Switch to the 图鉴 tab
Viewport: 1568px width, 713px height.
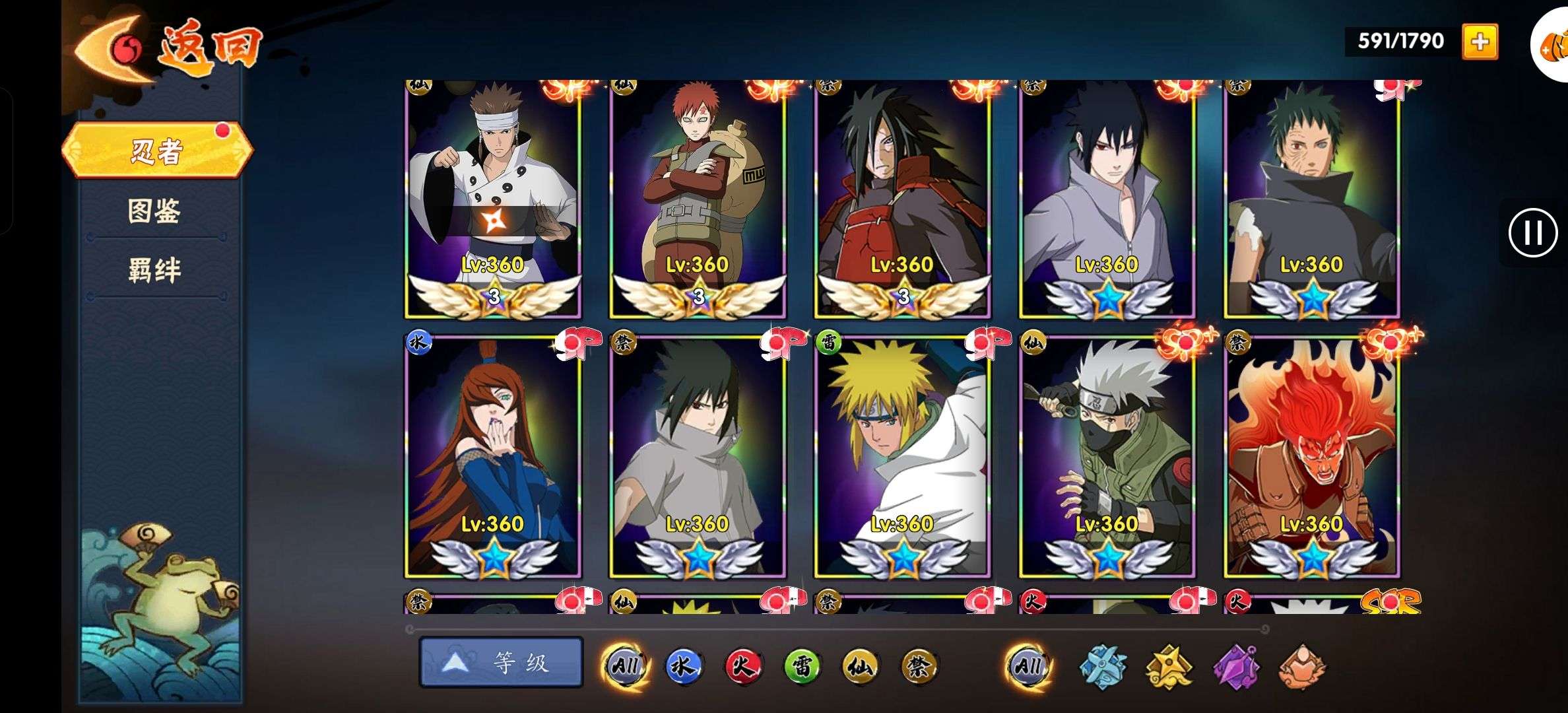click(154, 211)
